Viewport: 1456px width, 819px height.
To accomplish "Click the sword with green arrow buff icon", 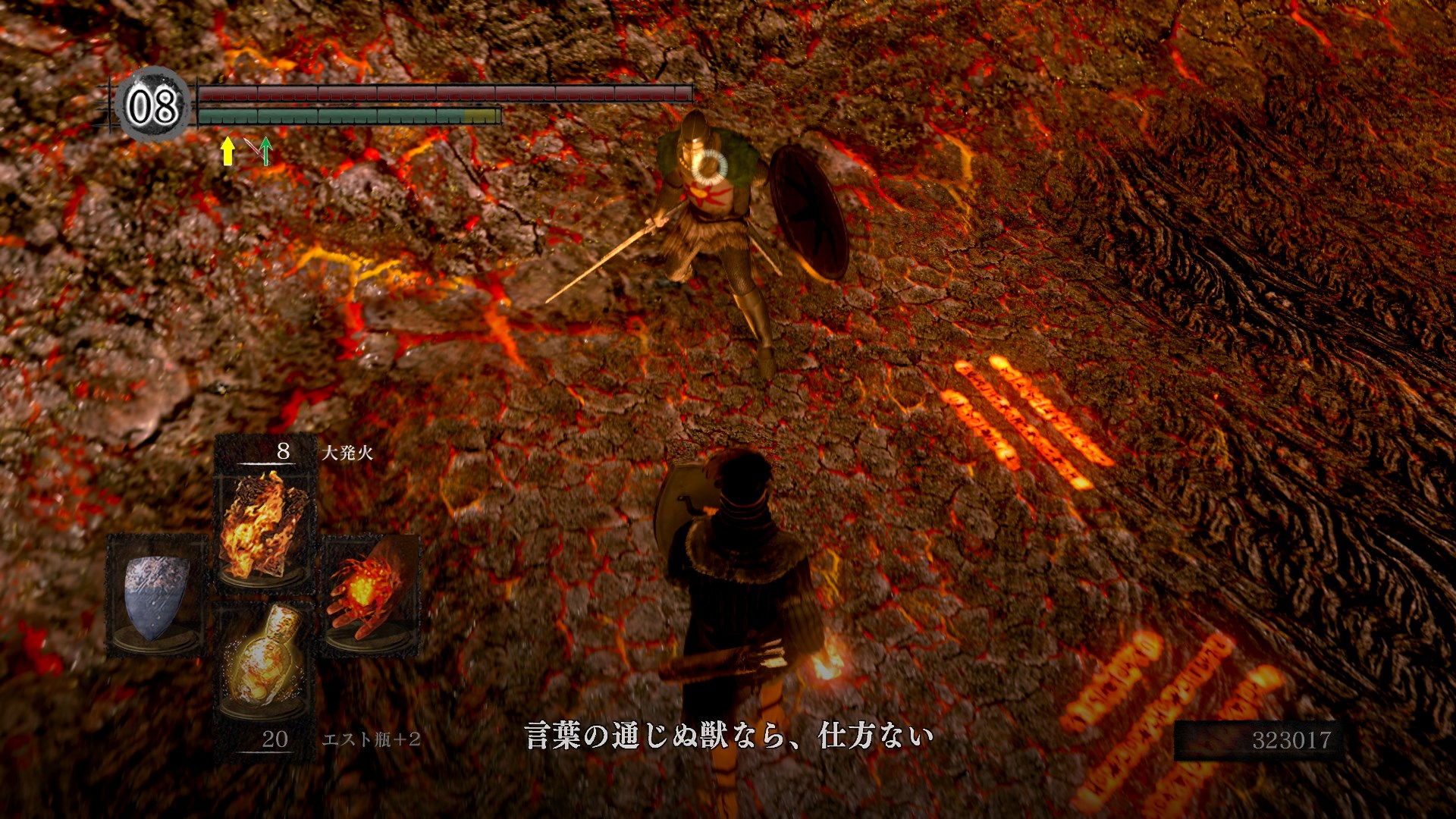I will (x=260, y=150).
